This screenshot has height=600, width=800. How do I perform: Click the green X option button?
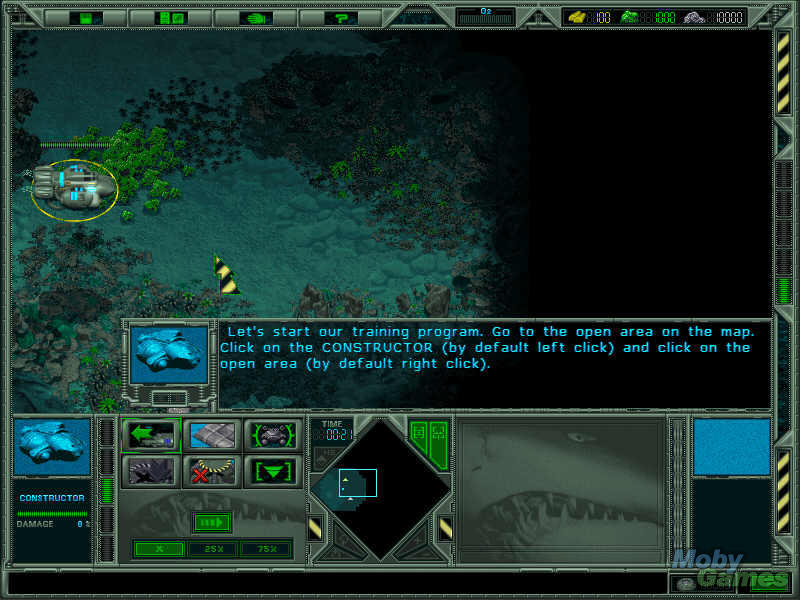pos(158,549)
